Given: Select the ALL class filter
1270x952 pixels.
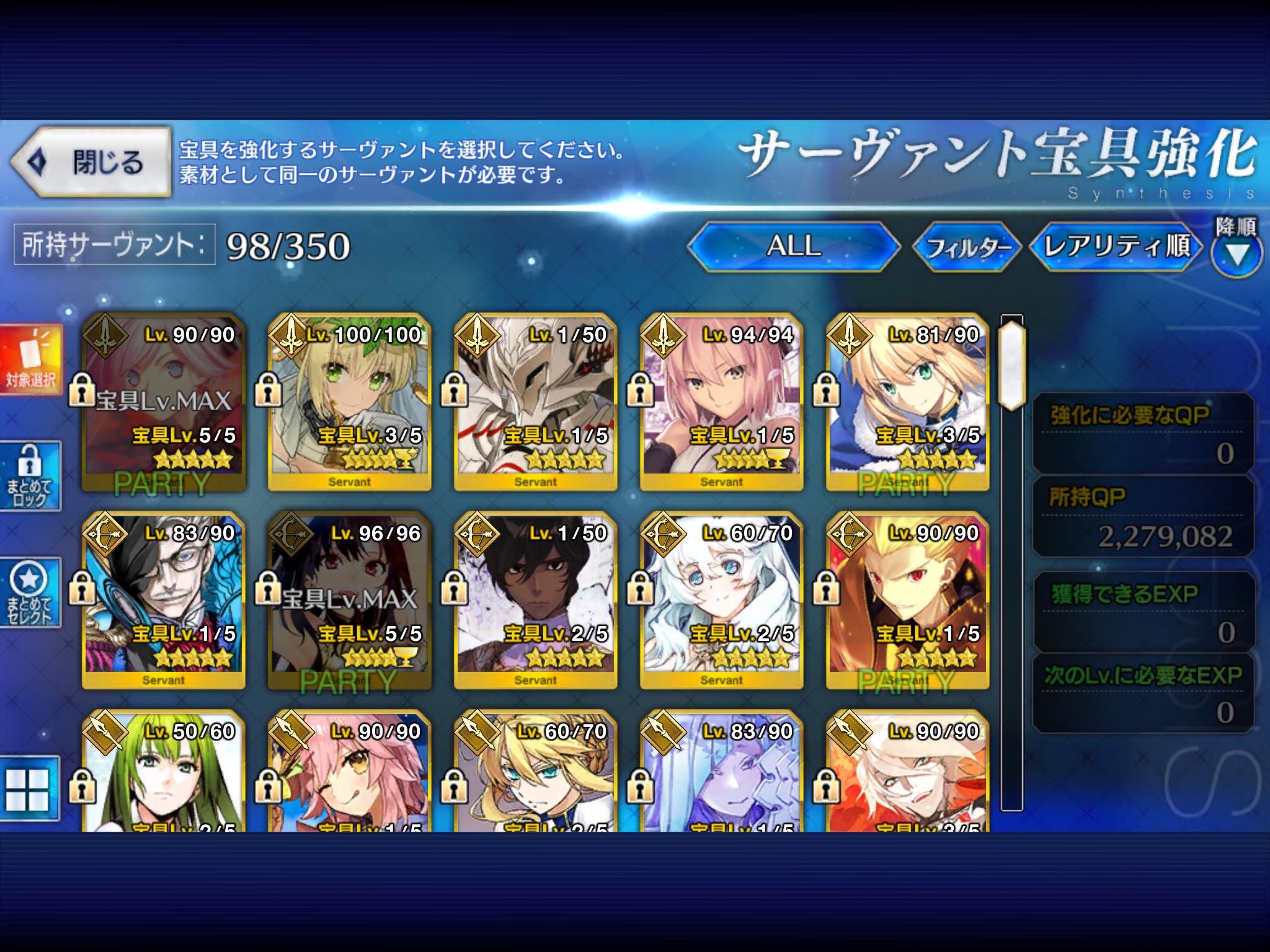Looking at the screenshot, I should (794, 246).
